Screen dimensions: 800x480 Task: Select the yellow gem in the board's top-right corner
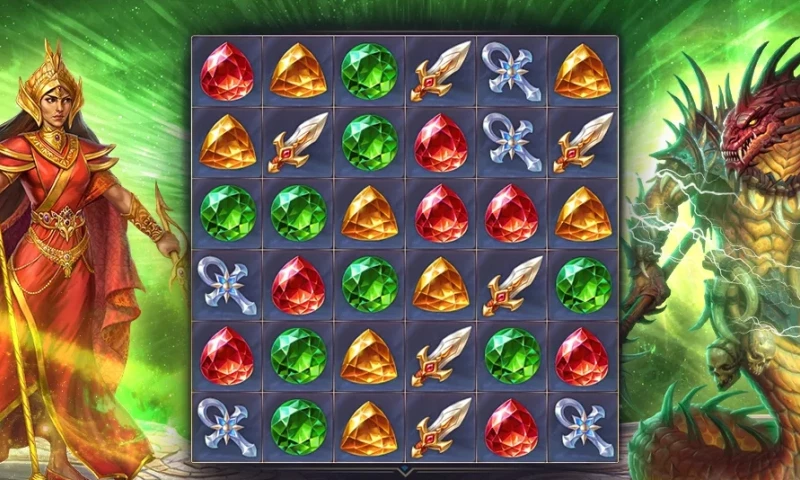tap(583, 71)
